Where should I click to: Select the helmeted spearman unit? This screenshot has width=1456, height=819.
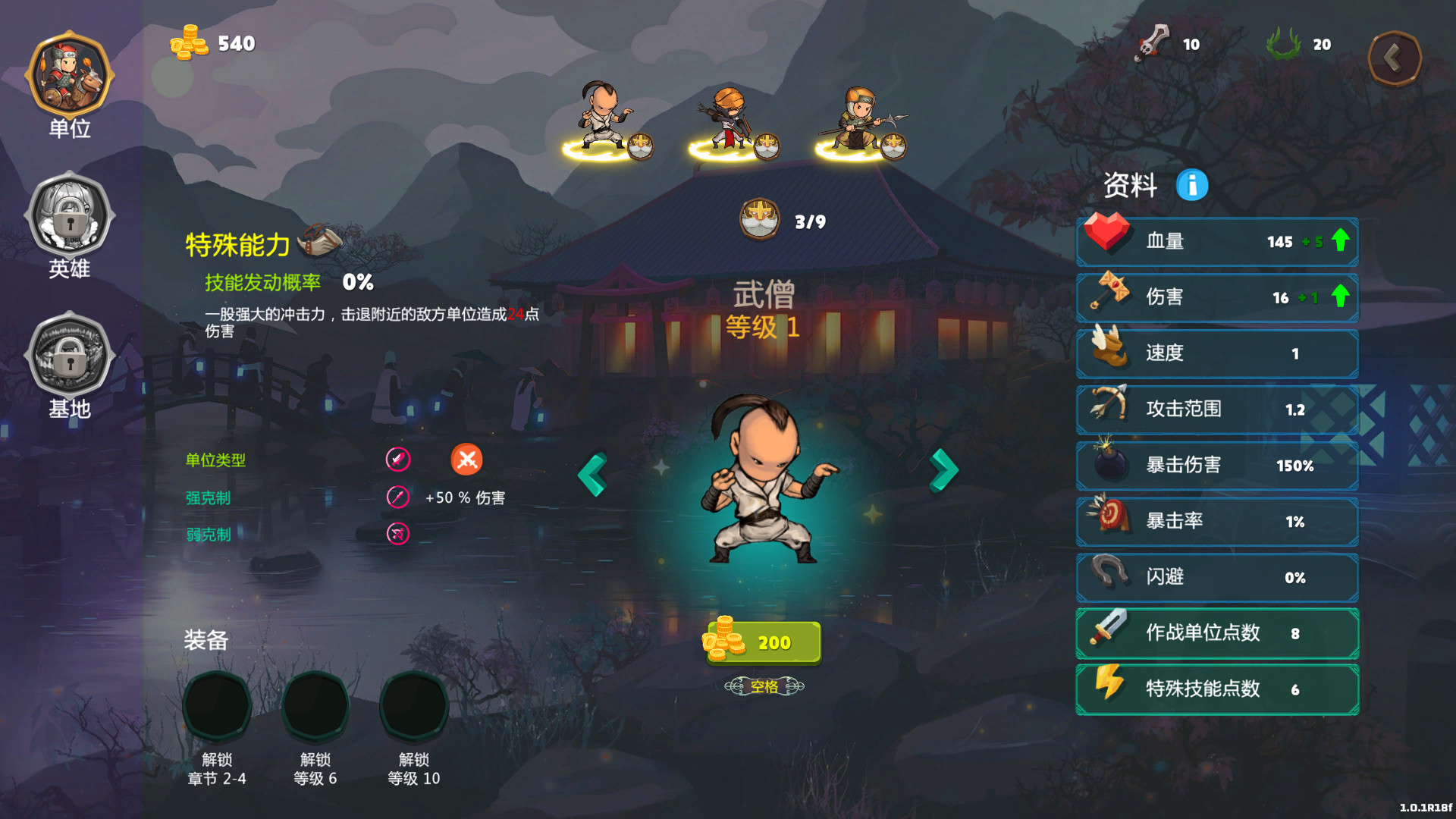859,121
